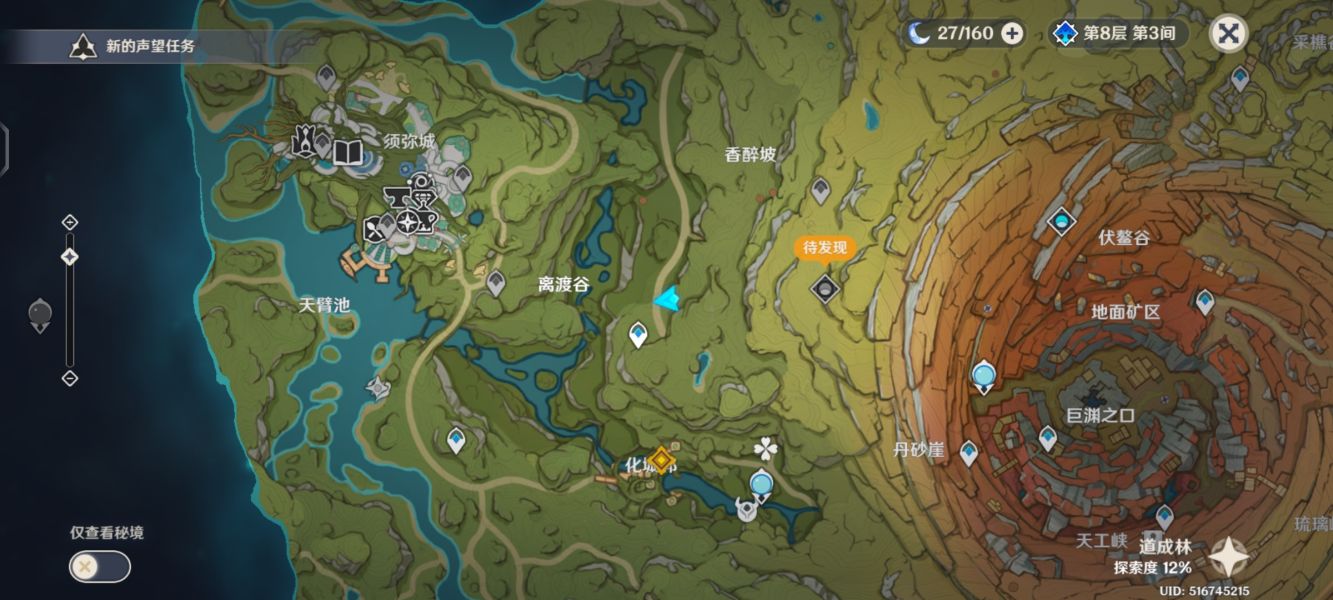The image size is (1333, 600).
Task: Select the teleport waypoint near 丹砂崖
Action: tap(968, 452)
